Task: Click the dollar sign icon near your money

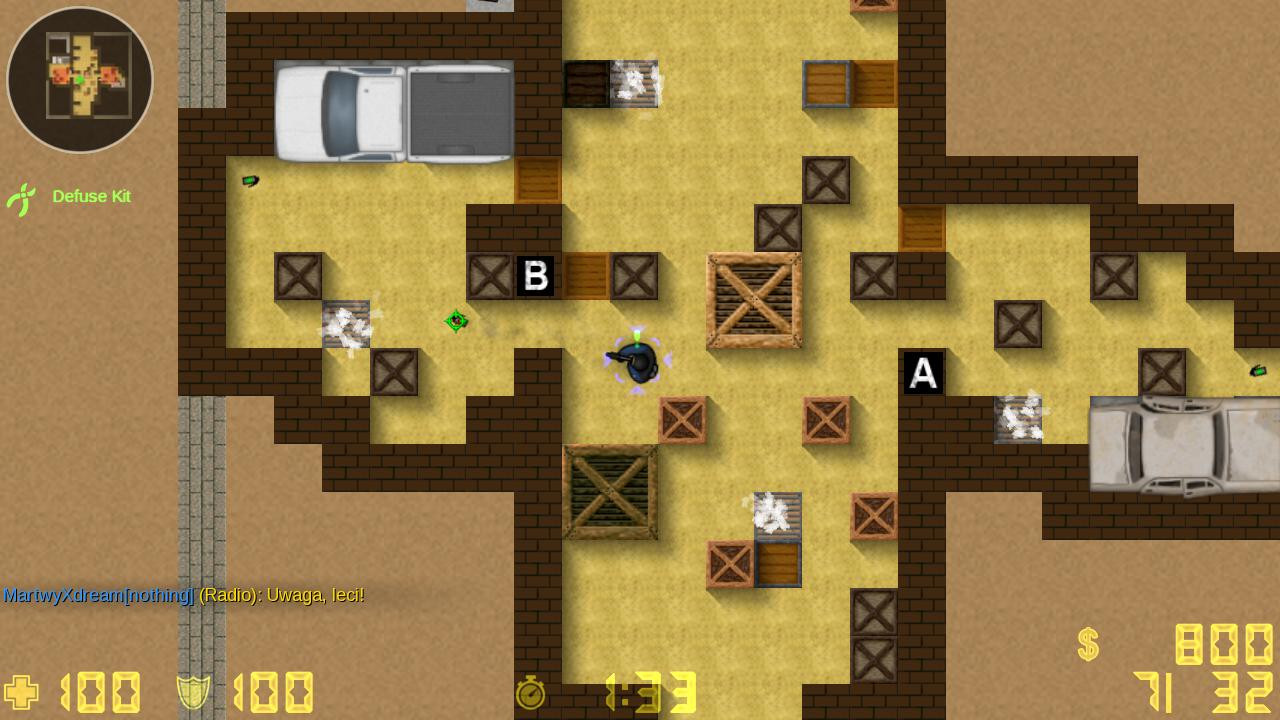Action: click(x=1086, y=645)
